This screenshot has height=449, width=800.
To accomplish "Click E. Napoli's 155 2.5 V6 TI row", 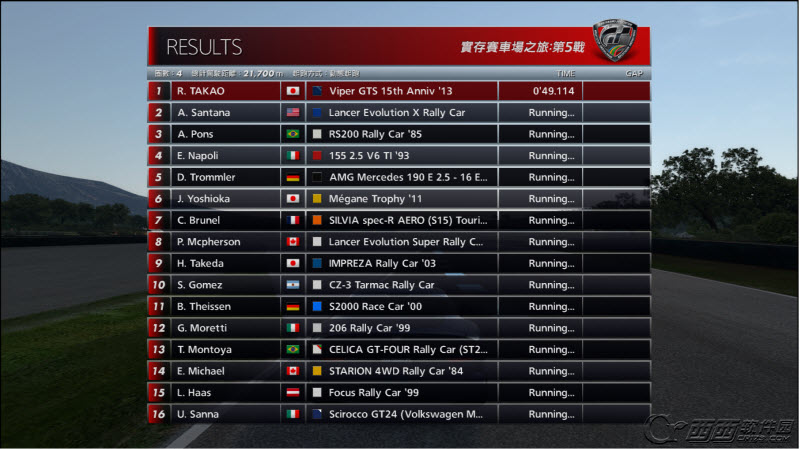I will click(398, 155).
